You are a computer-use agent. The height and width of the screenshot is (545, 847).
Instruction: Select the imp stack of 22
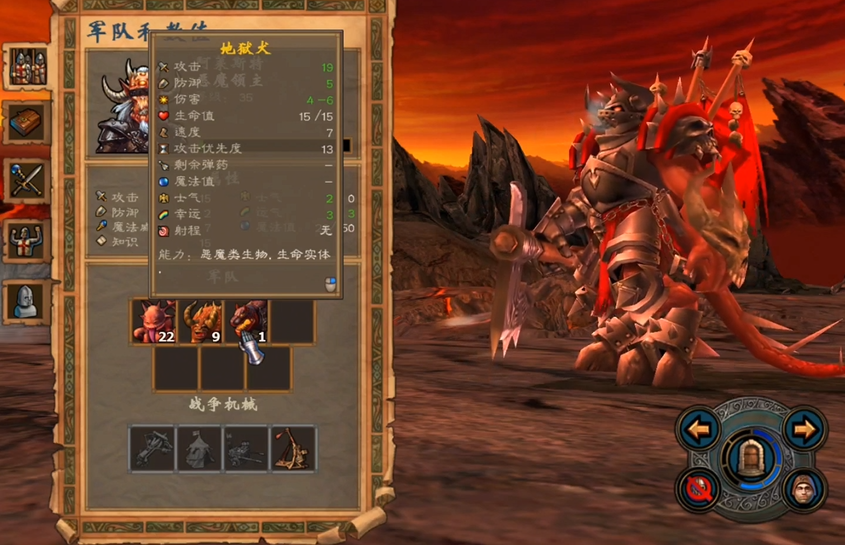(154, 322)
